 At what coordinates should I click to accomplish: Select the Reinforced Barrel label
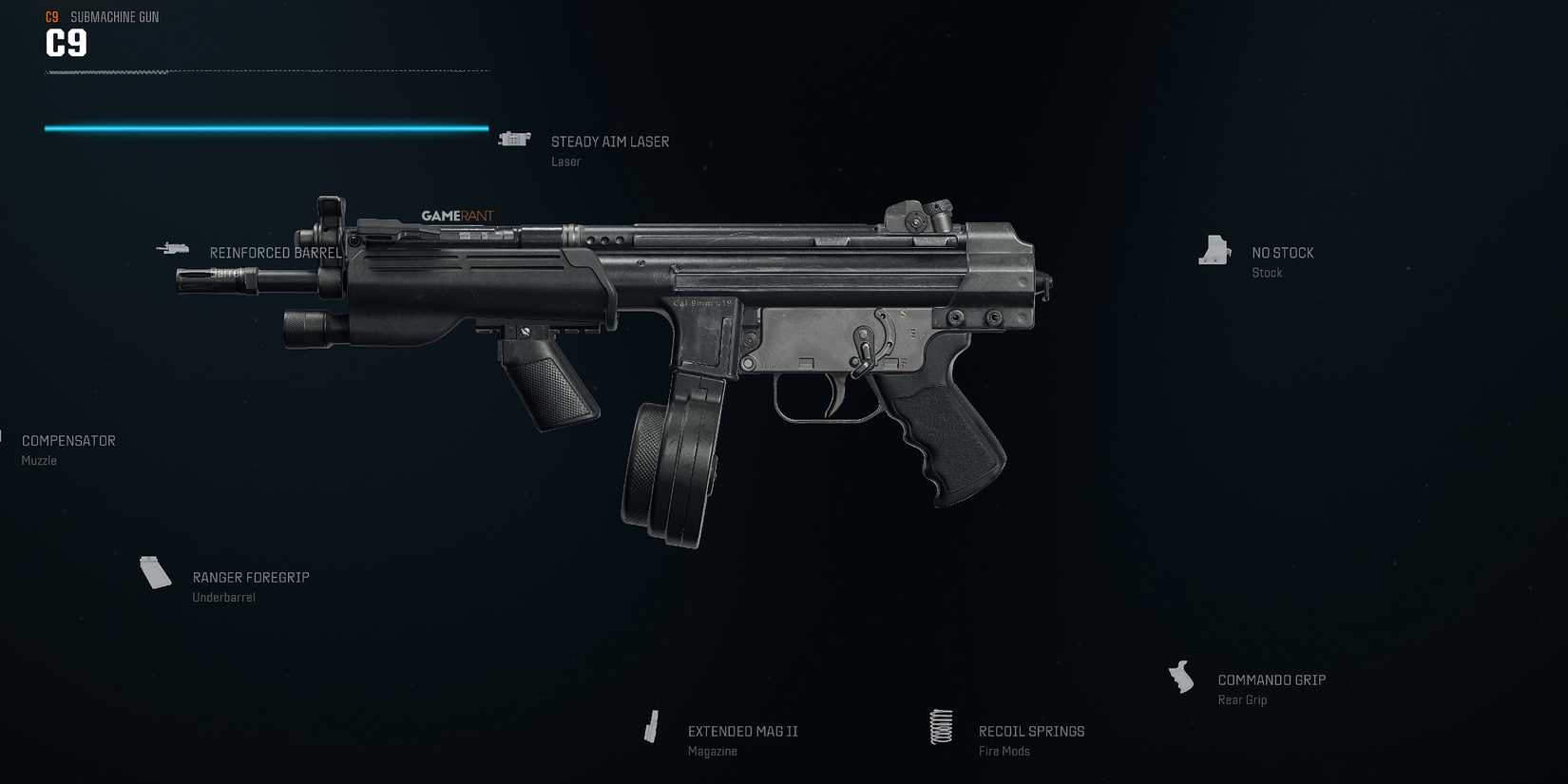coord(277,252)
